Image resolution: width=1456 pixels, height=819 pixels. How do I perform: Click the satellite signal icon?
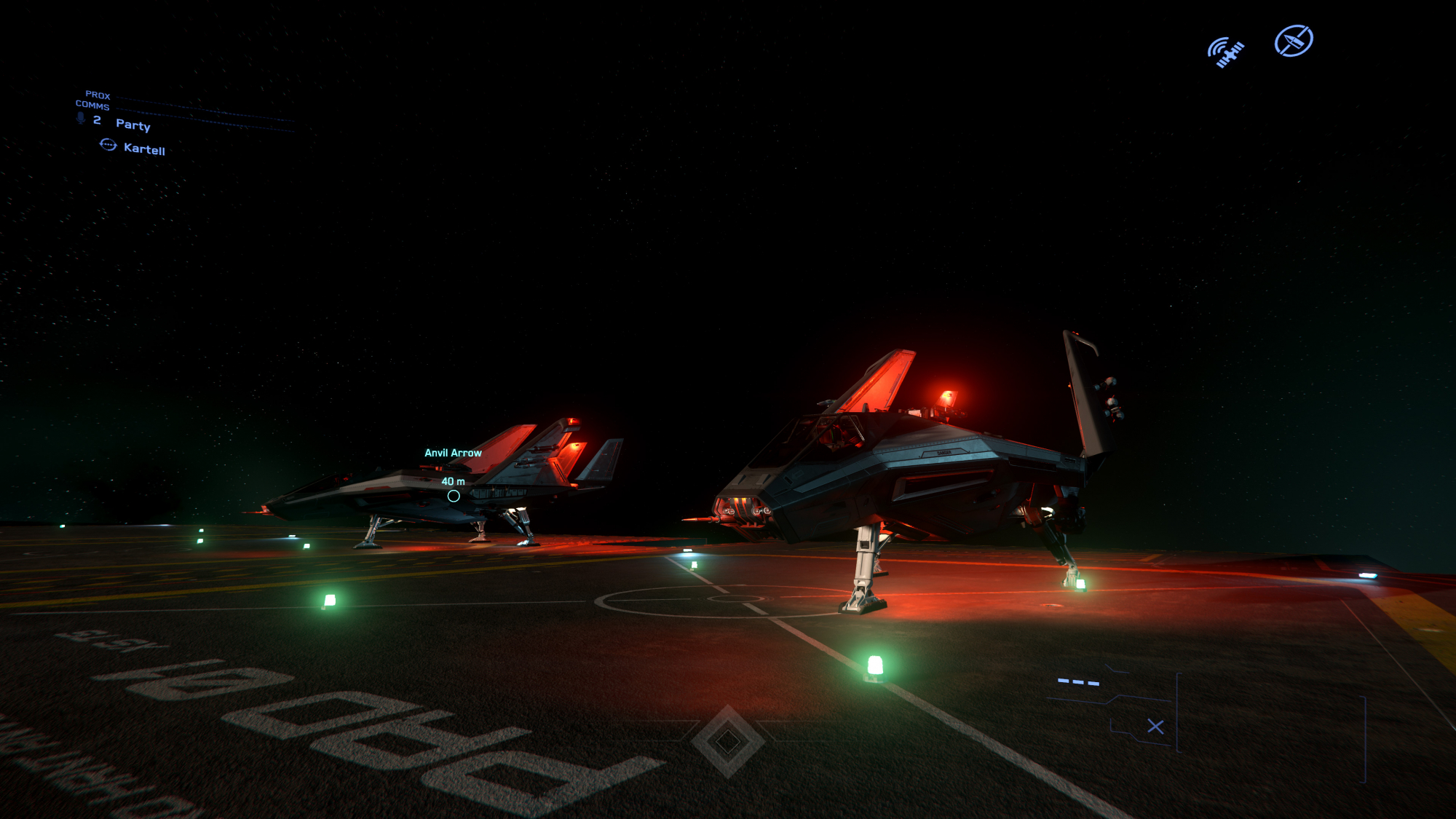[x=1227, y=52]
